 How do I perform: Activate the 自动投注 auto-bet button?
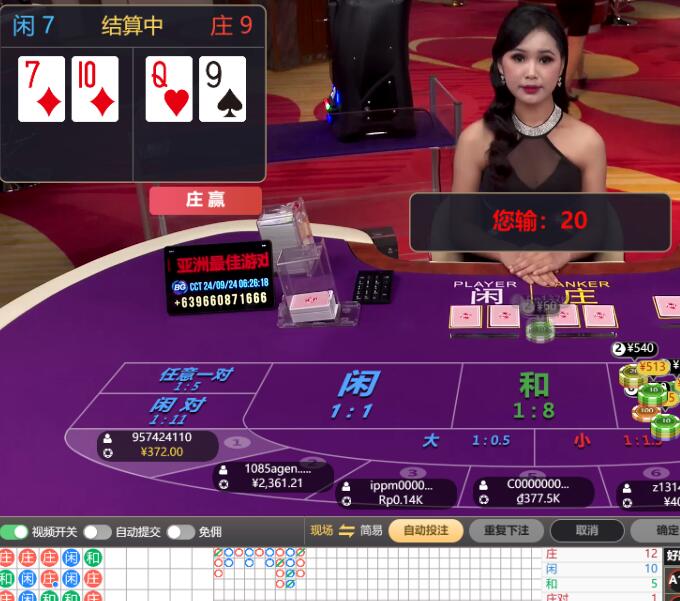click(x=425, y=531)
